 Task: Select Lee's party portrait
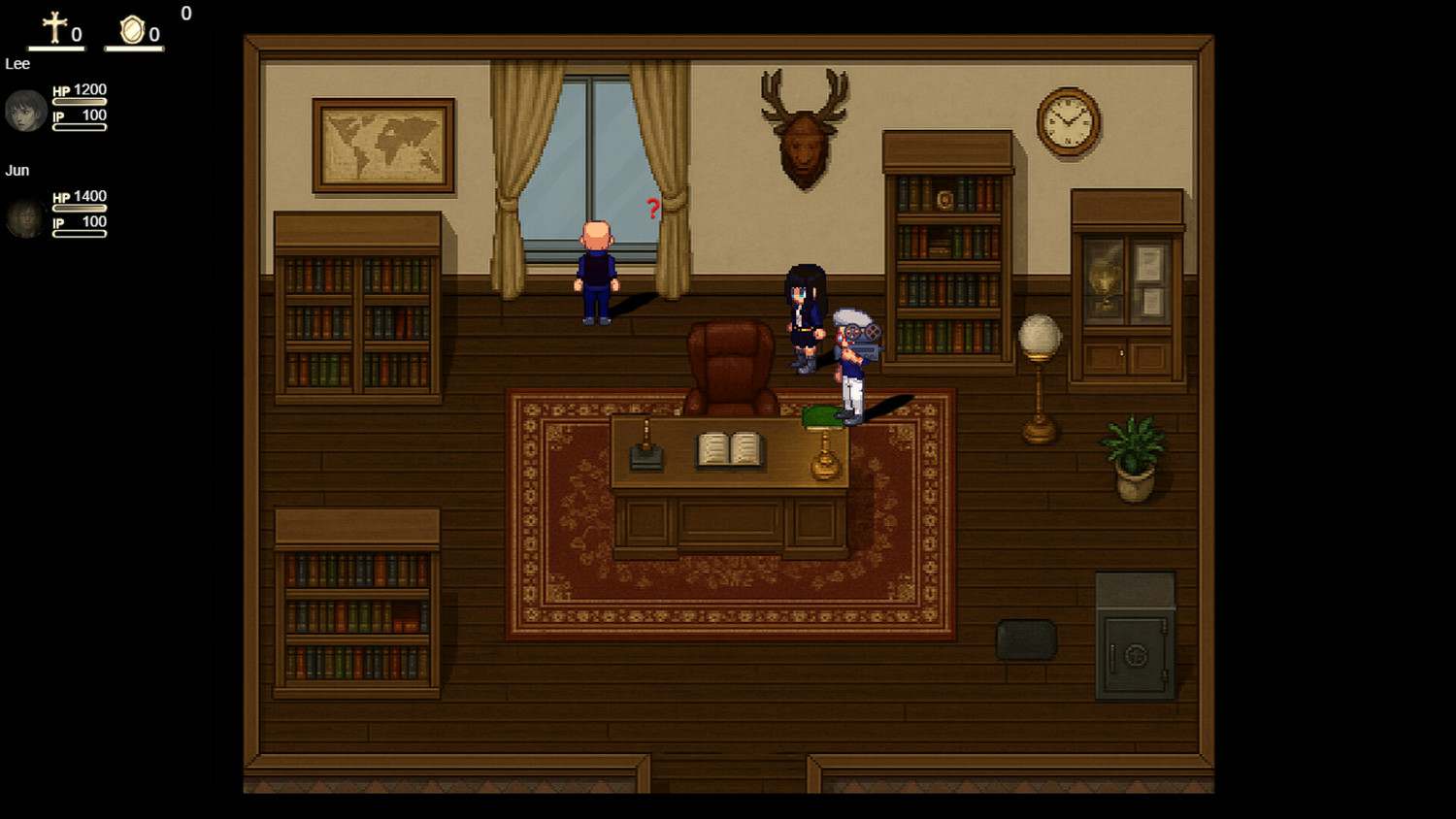coord(25,111)
